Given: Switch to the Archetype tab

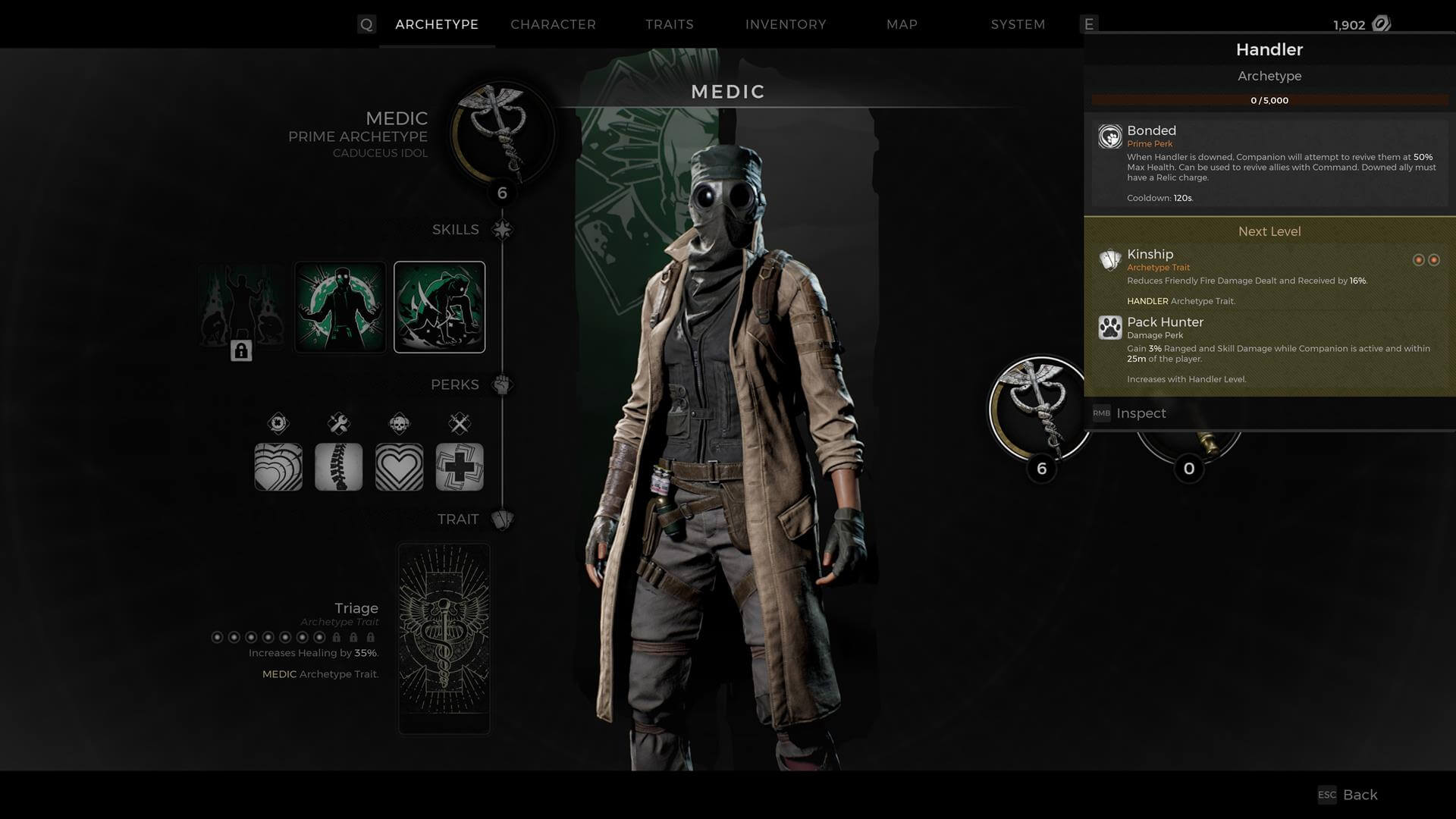Looking at the screenshot, I should click(437, 24).
